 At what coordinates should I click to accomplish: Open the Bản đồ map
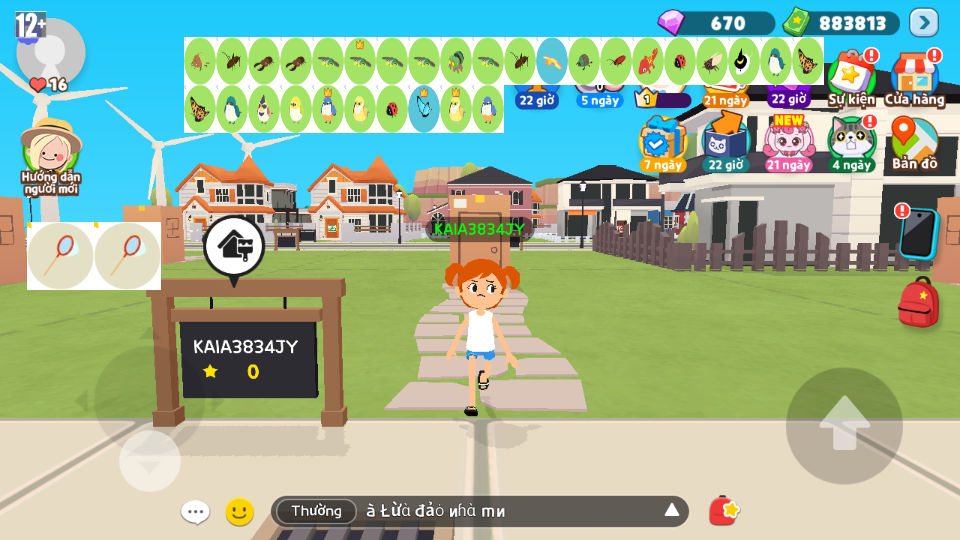pyautogui.click(x=914, y=142)
